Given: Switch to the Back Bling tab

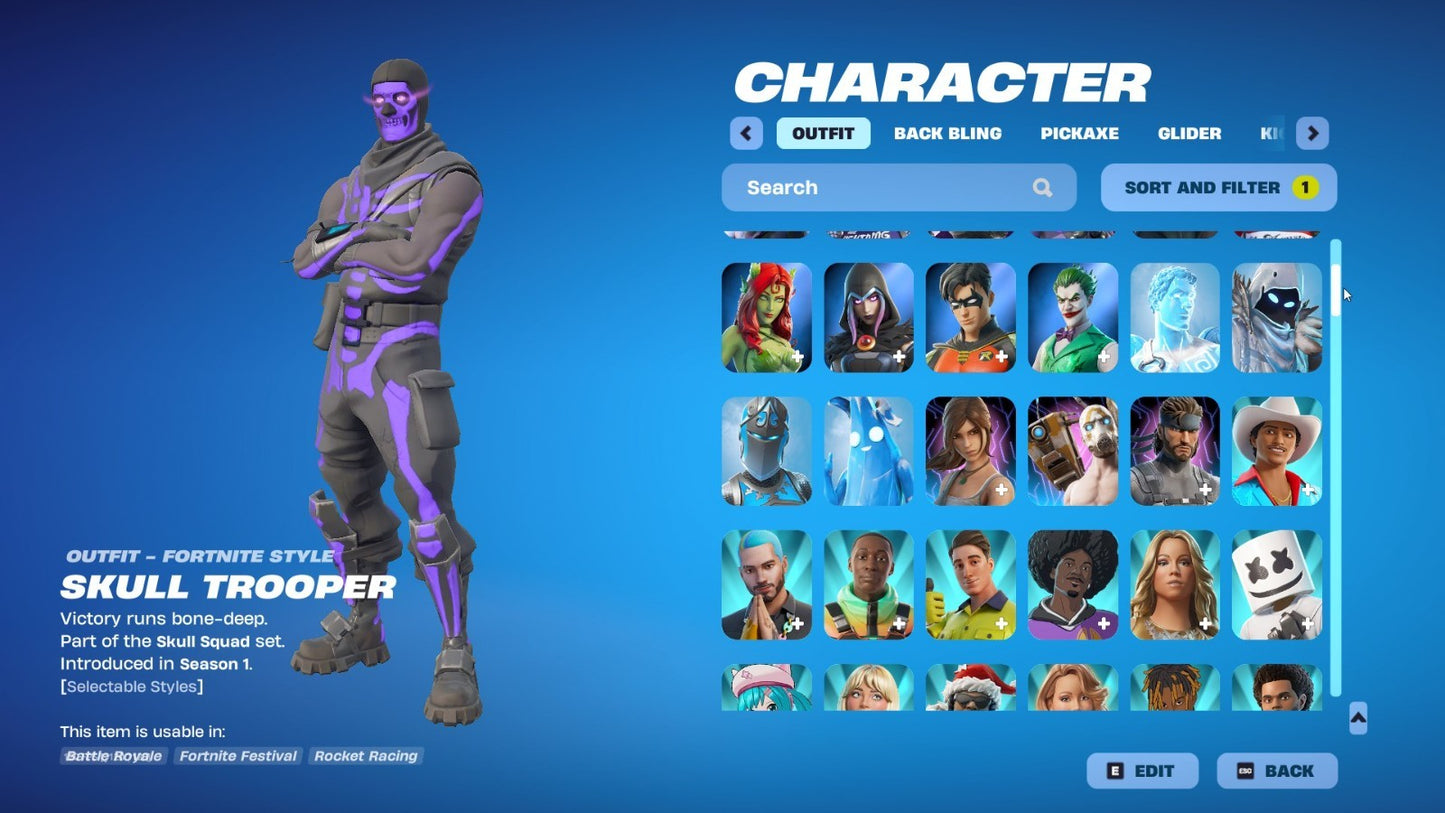Looking at the screenshot, I should [947, 133].
